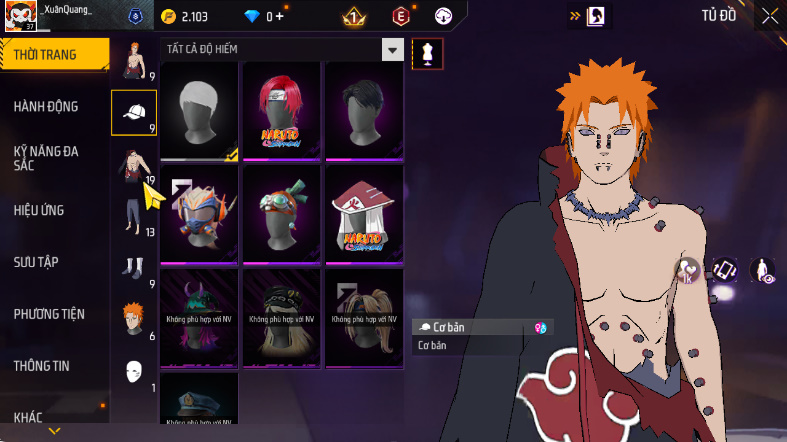The width and height of the screenshot is (787, 442).
Task: Toggle the character visibility eye icon
Action: (x=763, y=271)
